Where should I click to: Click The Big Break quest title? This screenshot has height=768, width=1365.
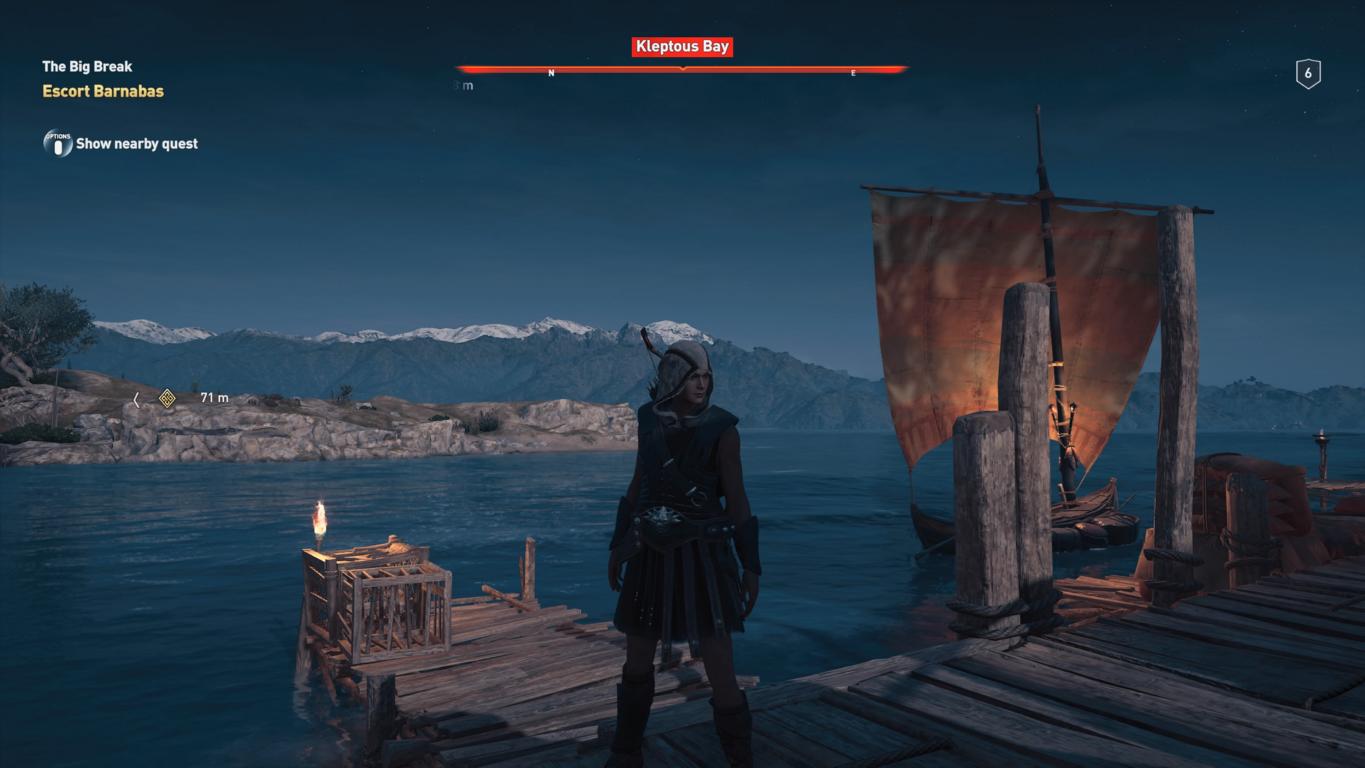[x=87, y=67]
